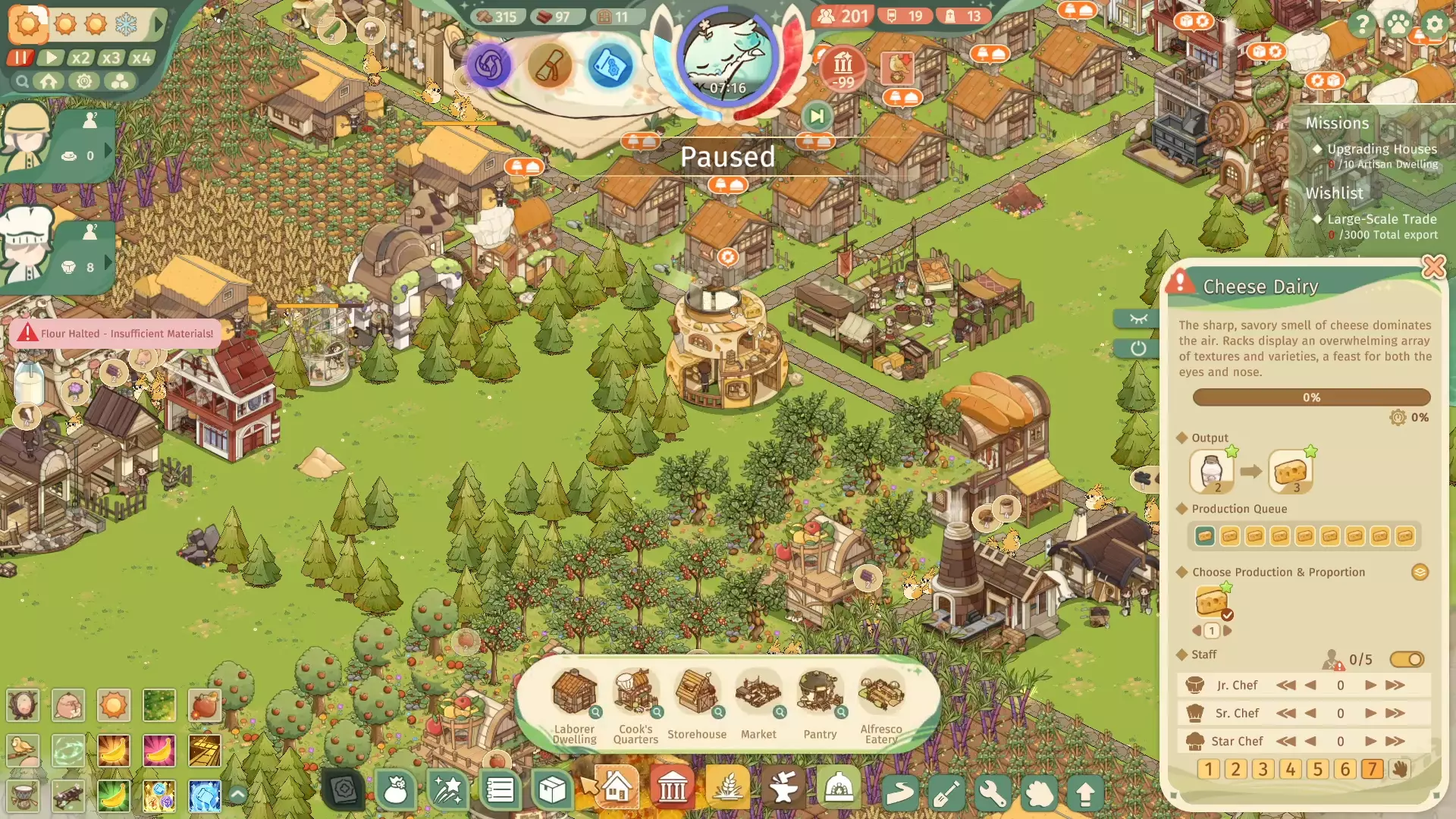The width and height of the screenshot is (1456, 819).
Task: Open the wrench tool in toolbar
Action: pos(993,793)
